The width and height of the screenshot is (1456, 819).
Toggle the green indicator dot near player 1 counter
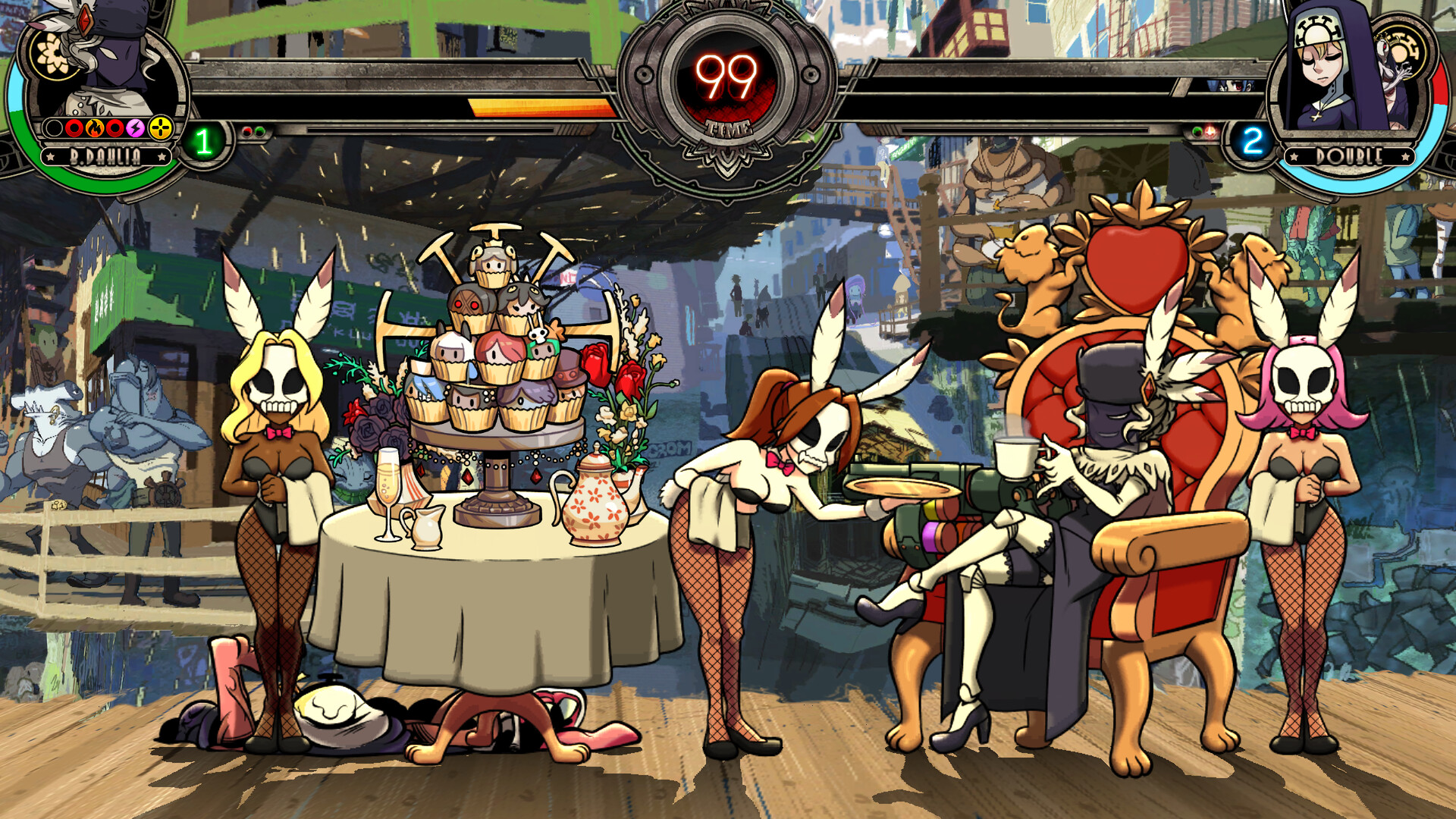coord(261,132)
